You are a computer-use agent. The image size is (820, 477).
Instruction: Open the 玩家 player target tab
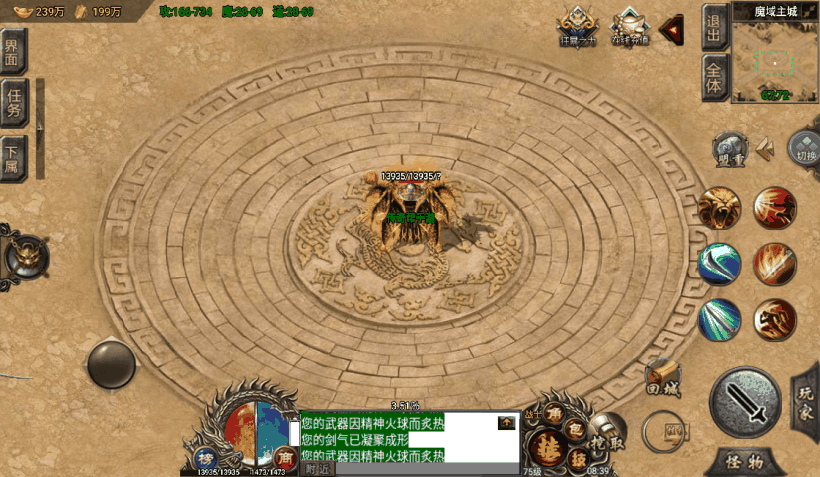(806, 398)
